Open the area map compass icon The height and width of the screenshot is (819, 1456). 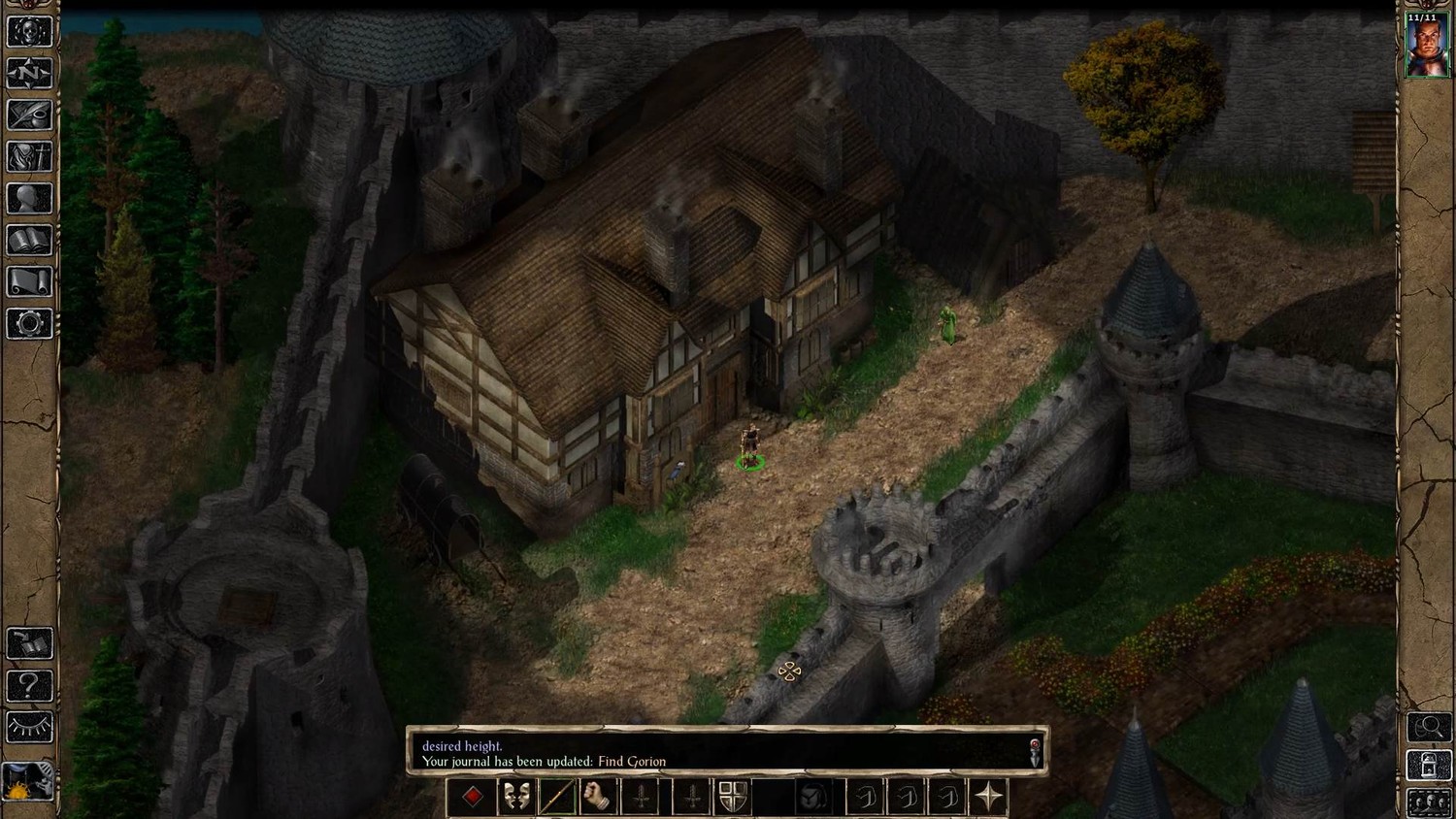tap(29, 73)
